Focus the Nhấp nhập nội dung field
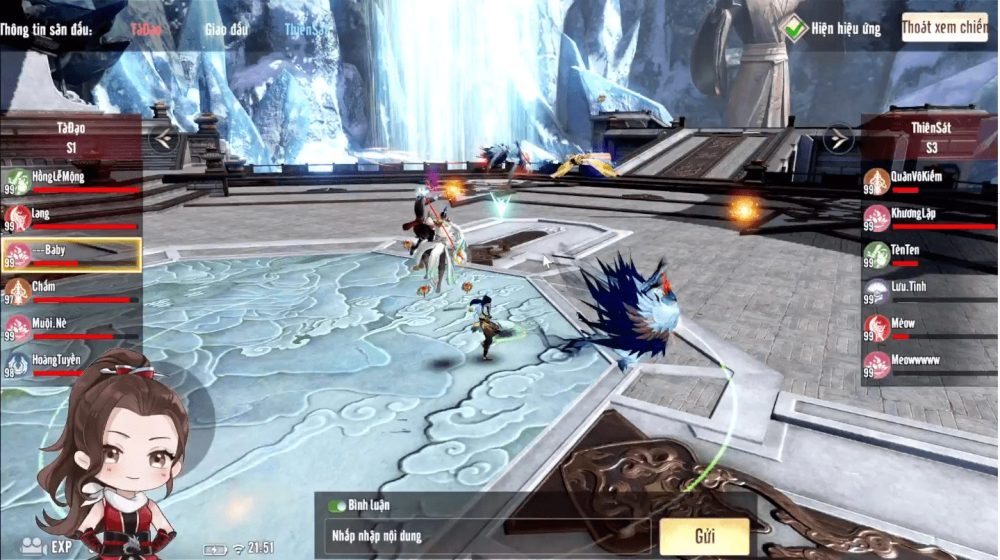1000x560 pixels. [x=480, y=536]
